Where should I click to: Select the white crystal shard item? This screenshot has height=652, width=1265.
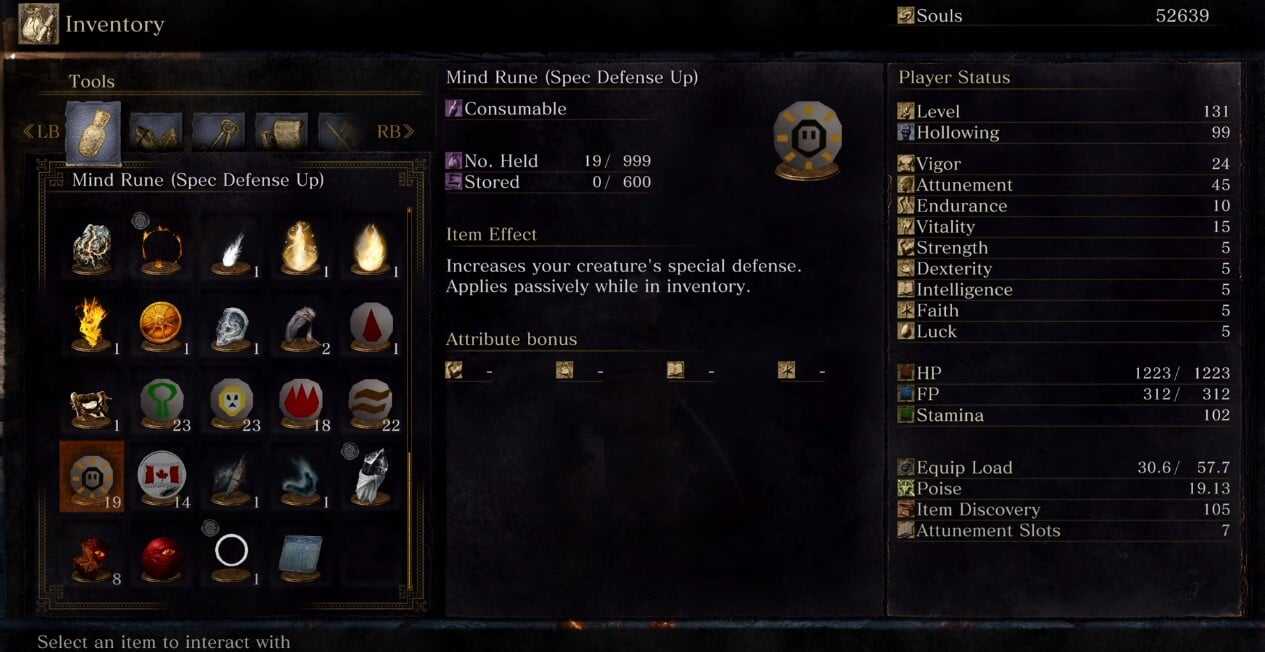370,476
